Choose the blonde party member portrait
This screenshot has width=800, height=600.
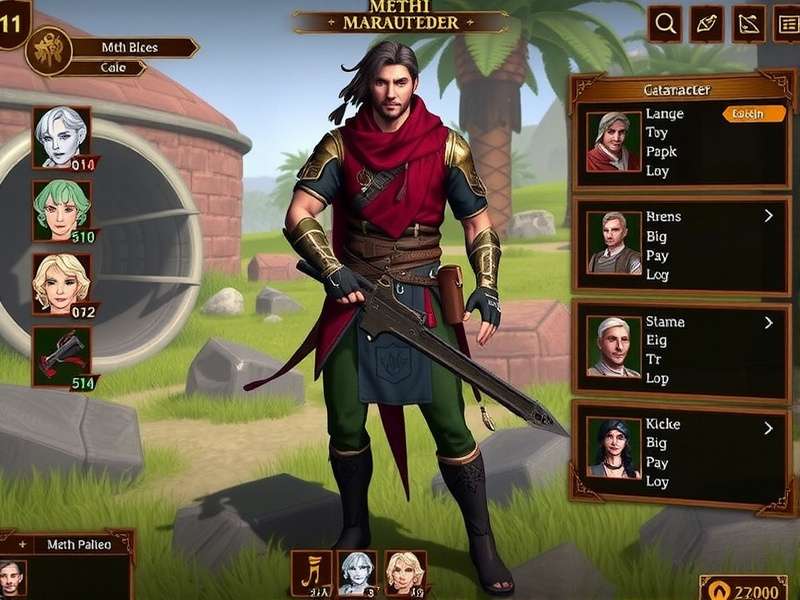pyautogui.click(x=62, y=284)
